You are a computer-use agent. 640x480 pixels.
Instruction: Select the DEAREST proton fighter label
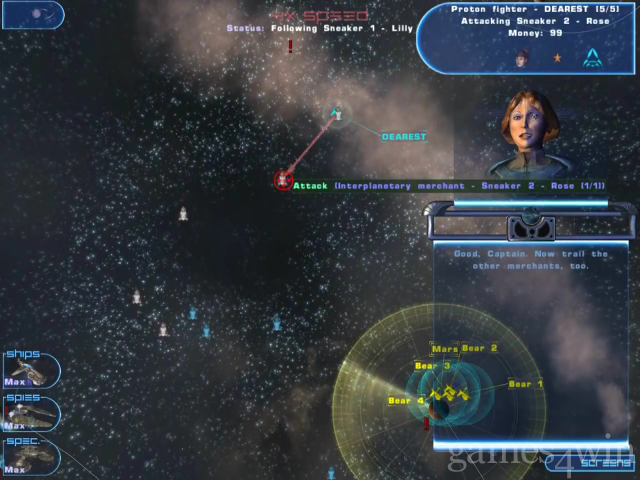[x=404, y=136]
